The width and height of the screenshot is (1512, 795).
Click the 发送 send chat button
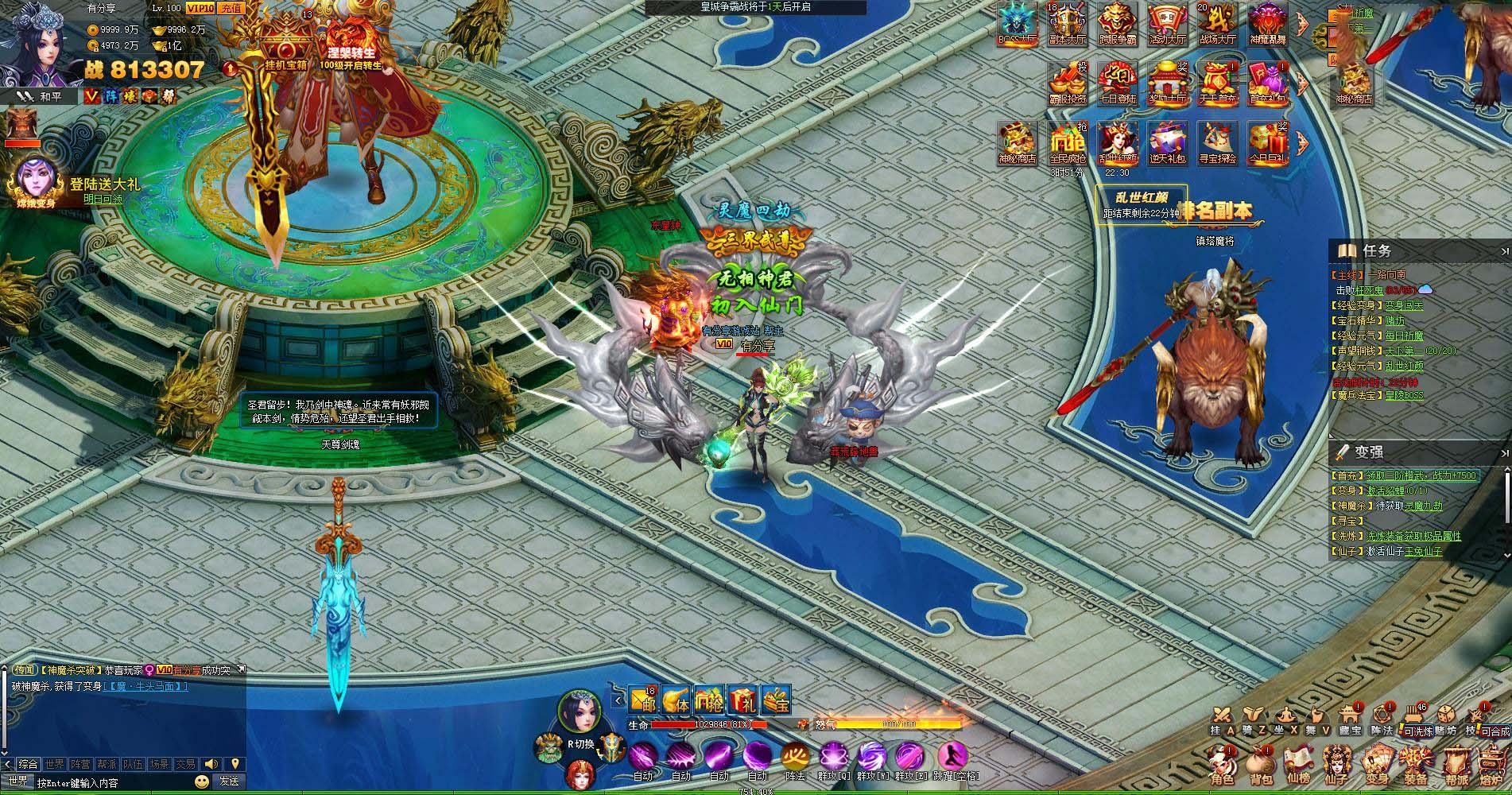[229, 781]
